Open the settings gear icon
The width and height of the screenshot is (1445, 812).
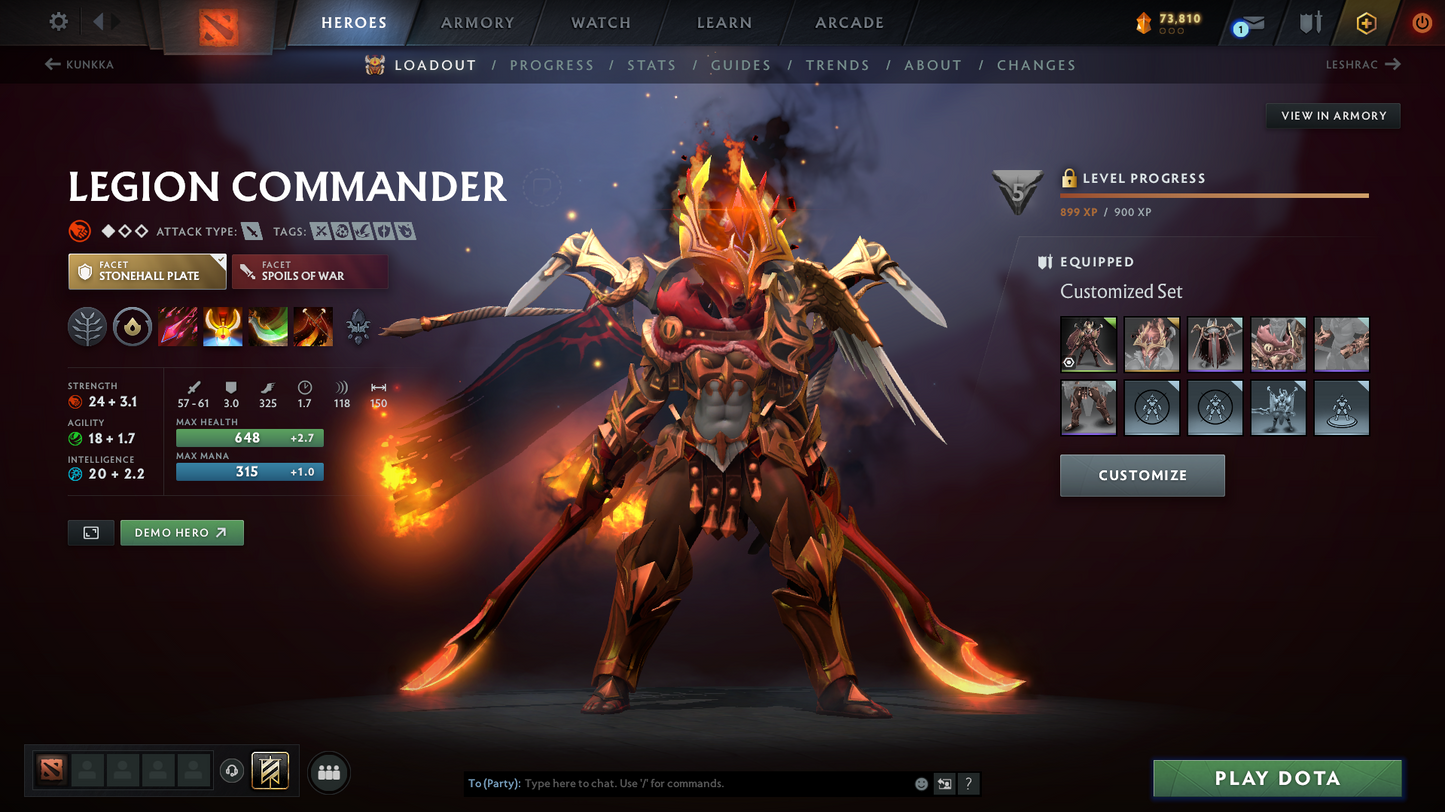click(58, 22)
